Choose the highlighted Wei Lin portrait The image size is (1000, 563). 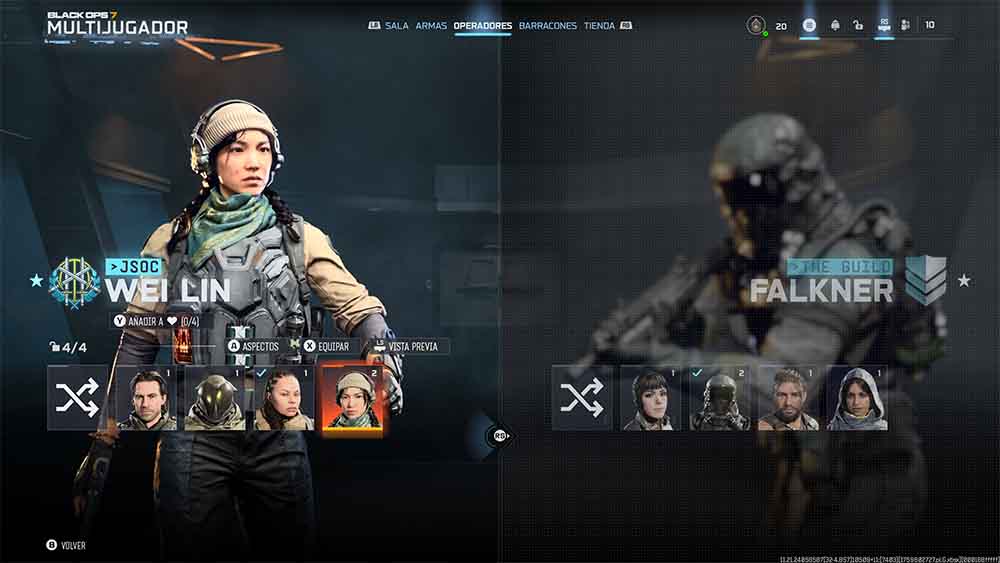[x=353, y=398]
